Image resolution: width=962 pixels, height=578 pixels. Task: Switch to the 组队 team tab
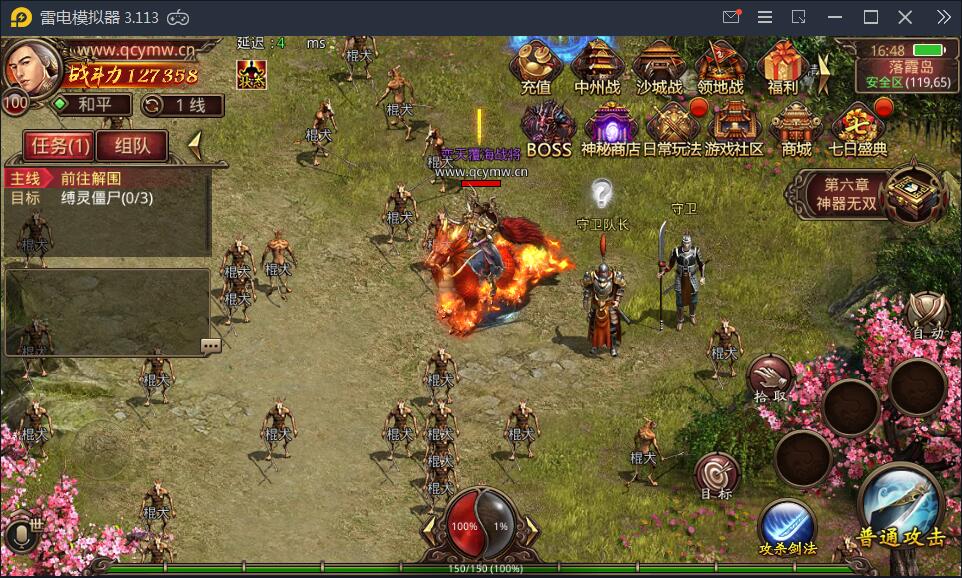[132, 146]
